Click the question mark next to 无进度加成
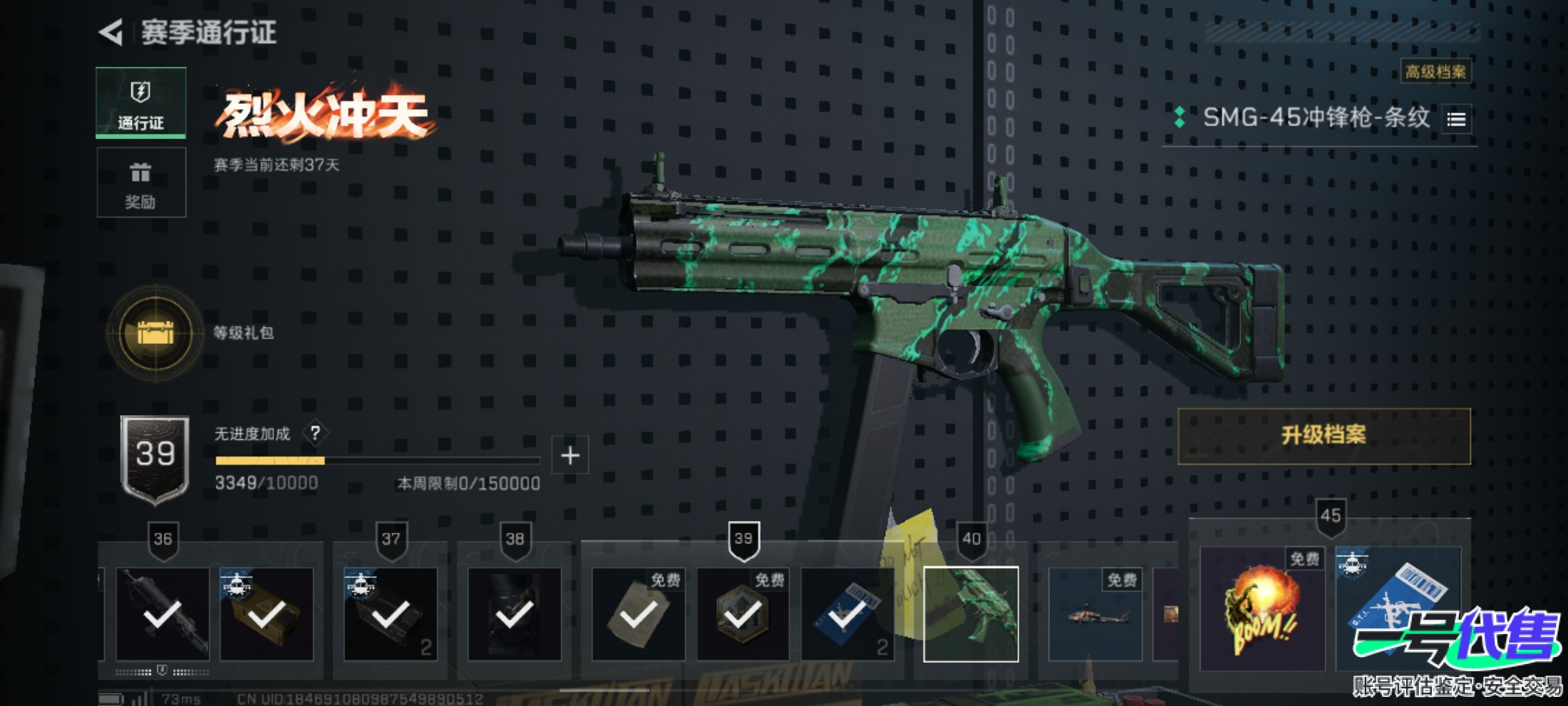The image size is (1568, 706). click(316, 433)
